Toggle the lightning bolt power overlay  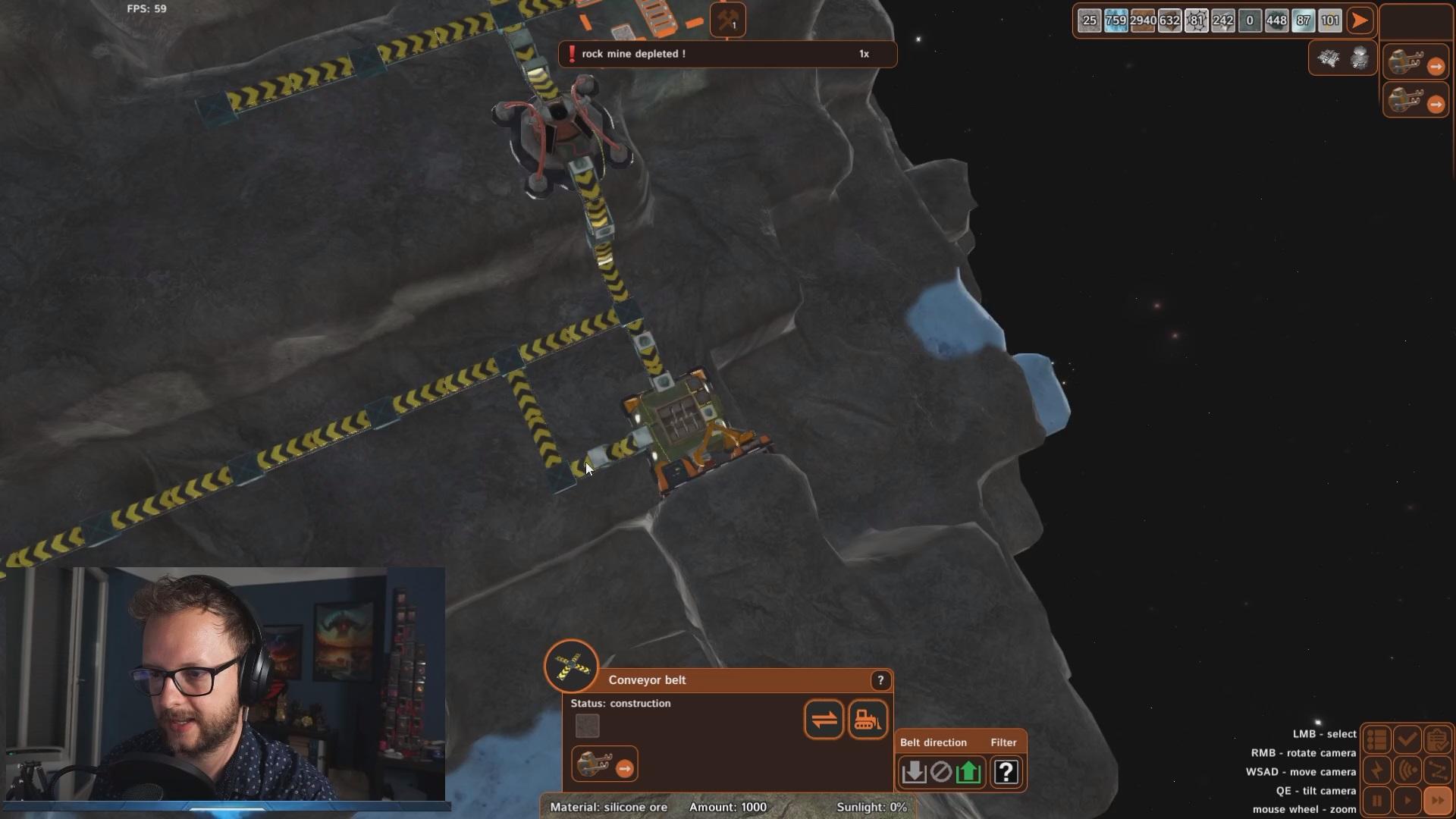pos(1377,770)
